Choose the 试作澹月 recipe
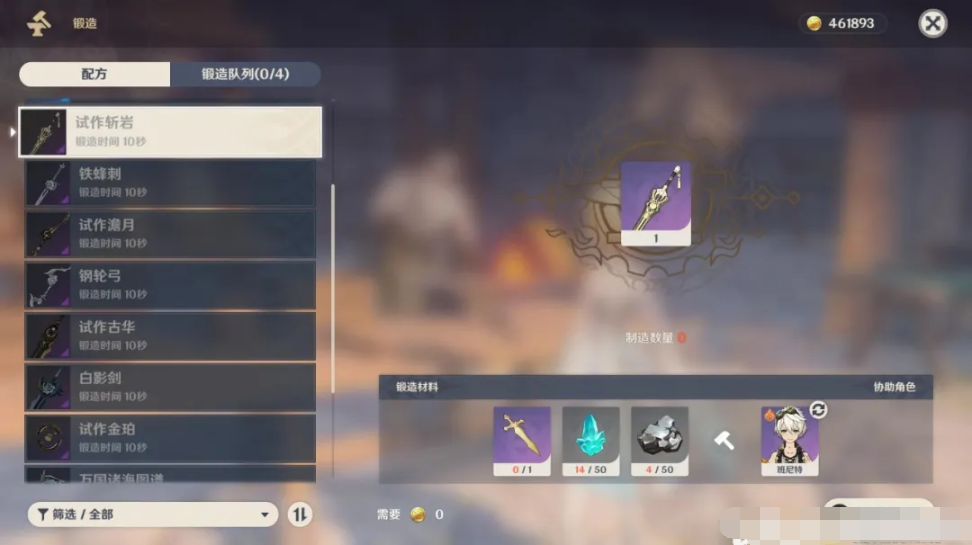Image resolution: width=972 pixels, height=545 pixels. 170,234
